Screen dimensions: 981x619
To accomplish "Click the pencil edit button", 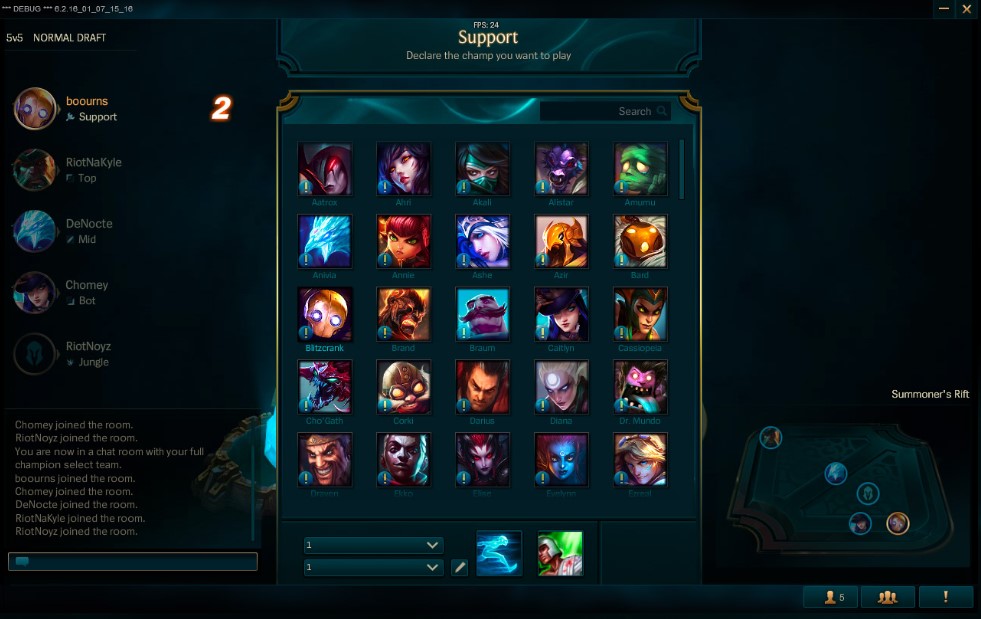I will [x=459, y=567].
